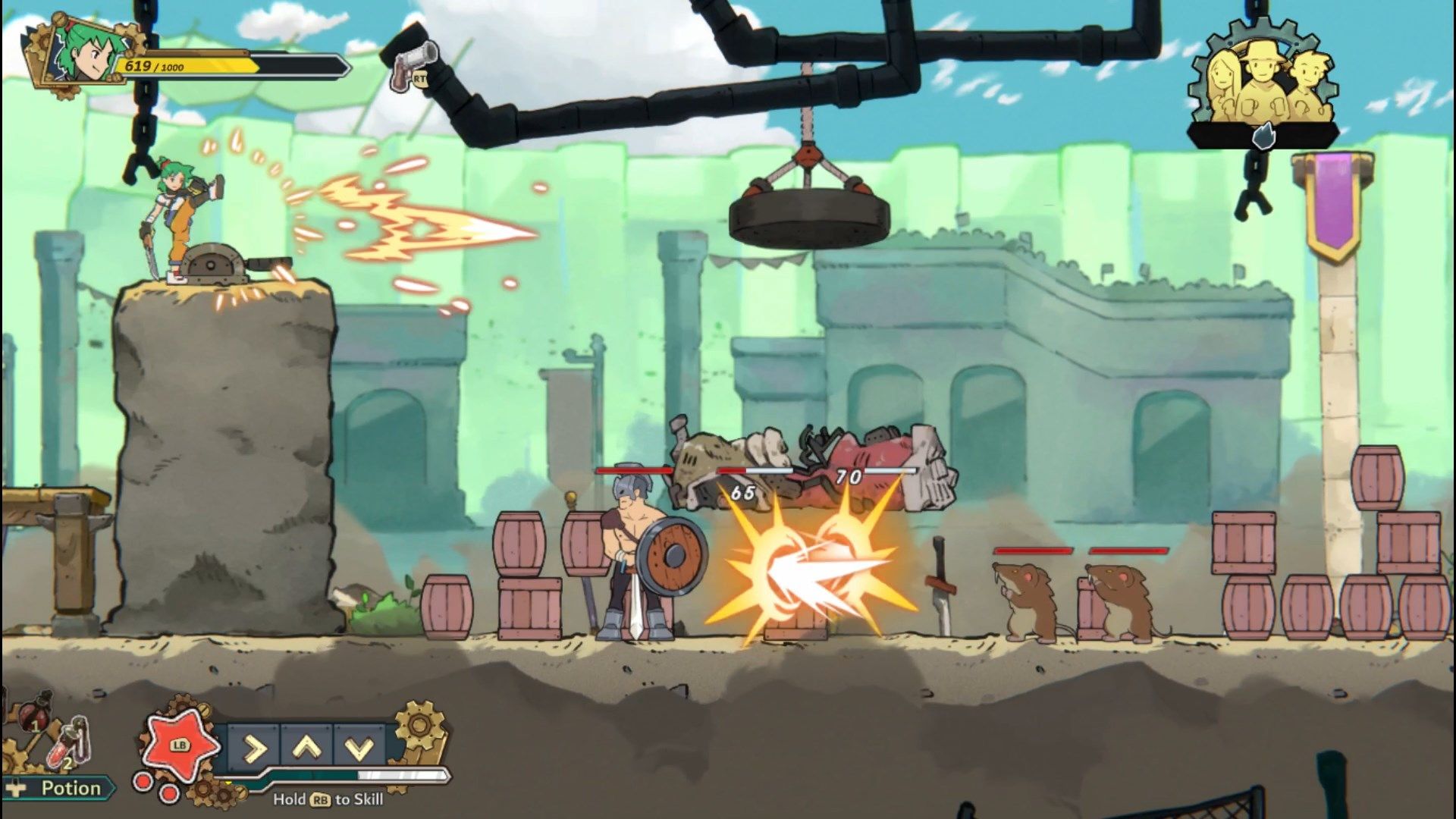Choose the up arrow combo slot

(306, 748)
